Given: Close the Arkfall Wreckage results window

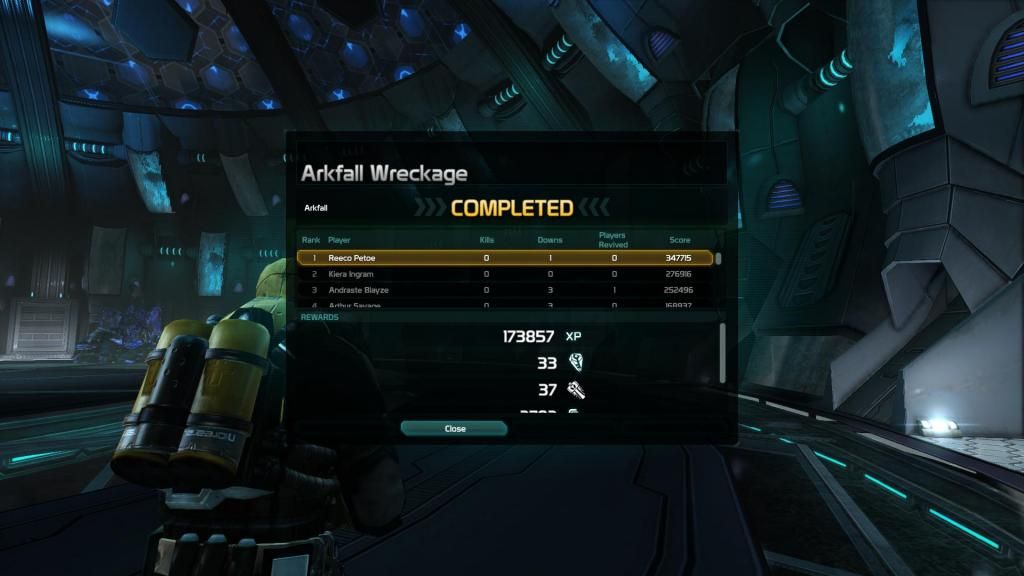Looking at the screenshot, I should (454, 428).
